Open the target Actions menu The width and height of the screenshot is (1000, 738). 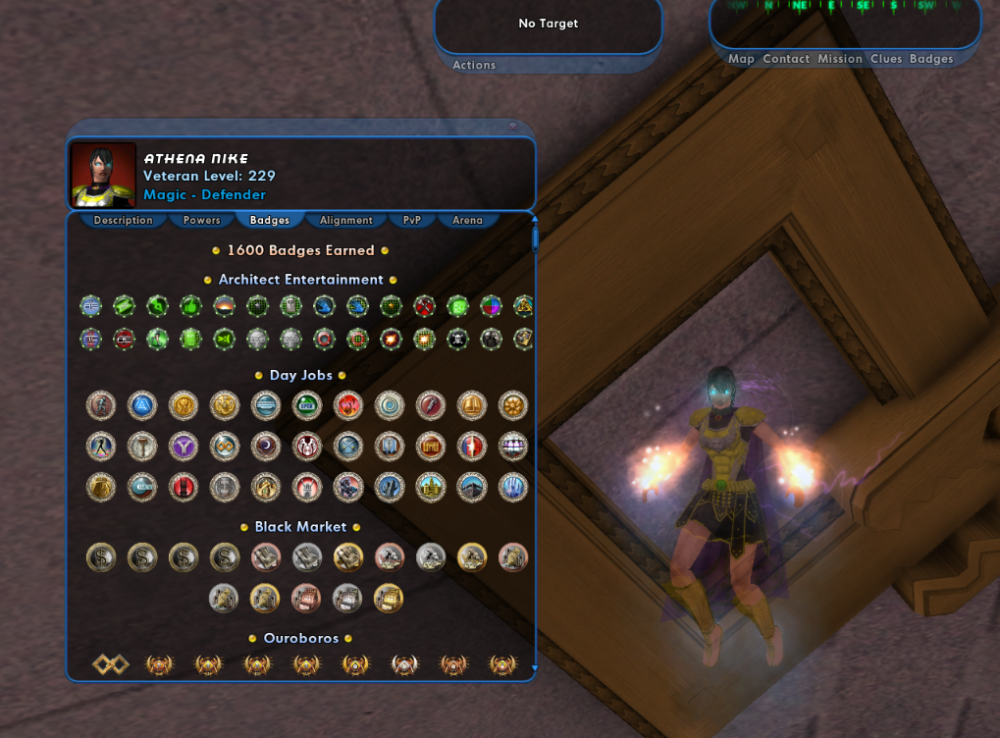click(474, 65)
